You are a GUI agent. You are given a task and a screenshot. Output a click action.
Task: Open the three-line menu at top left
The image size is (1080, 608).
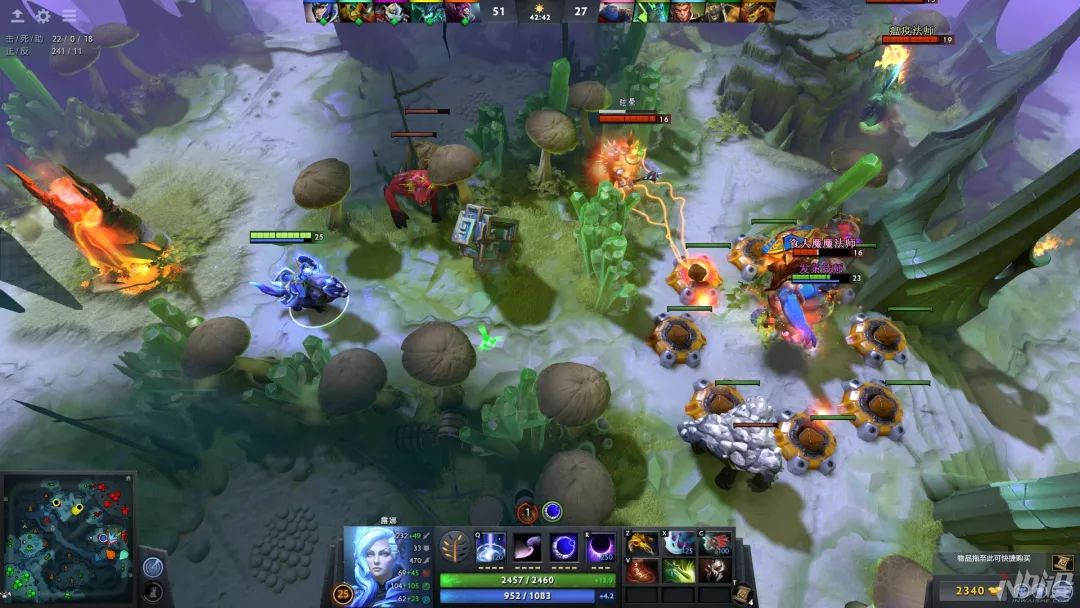coord(69,16)
